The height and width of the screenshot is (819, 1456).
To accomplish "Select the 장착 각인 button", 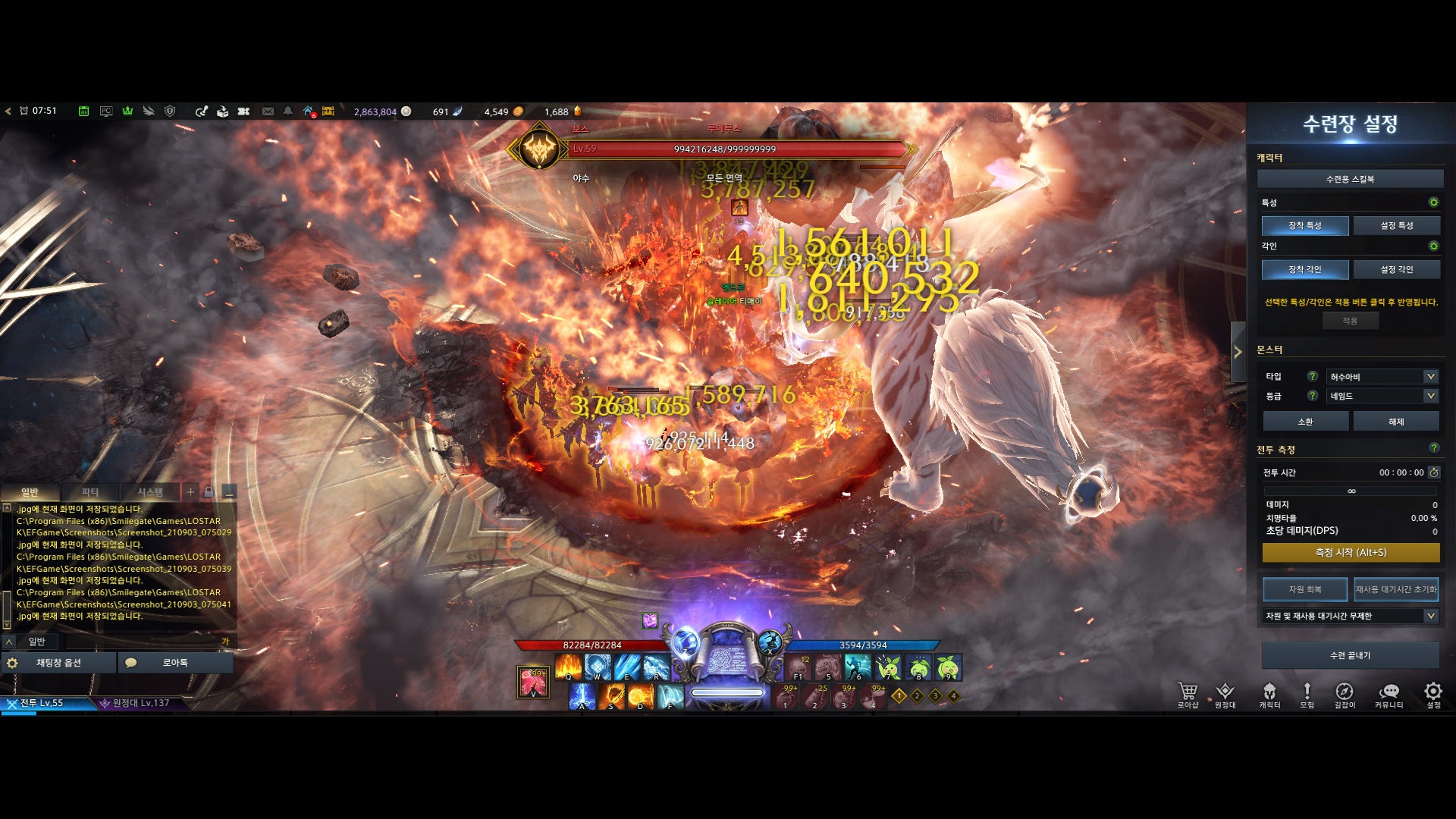I will (x=1304, y=269).
